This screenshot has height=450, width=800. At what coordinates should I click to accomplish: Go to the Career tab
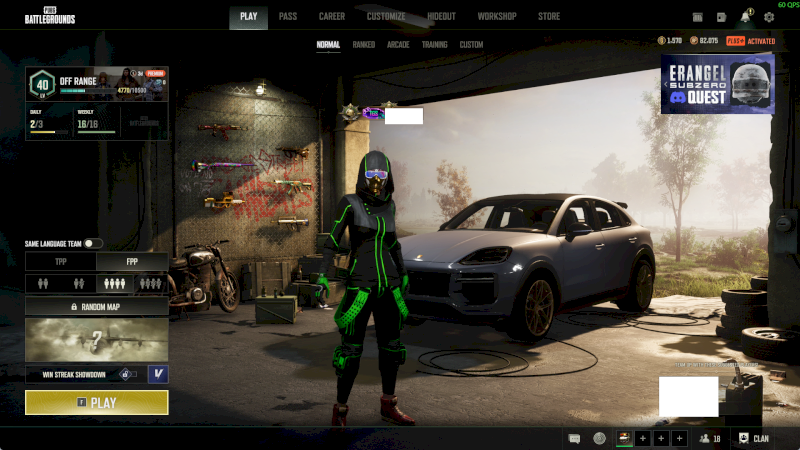point(332,17)
